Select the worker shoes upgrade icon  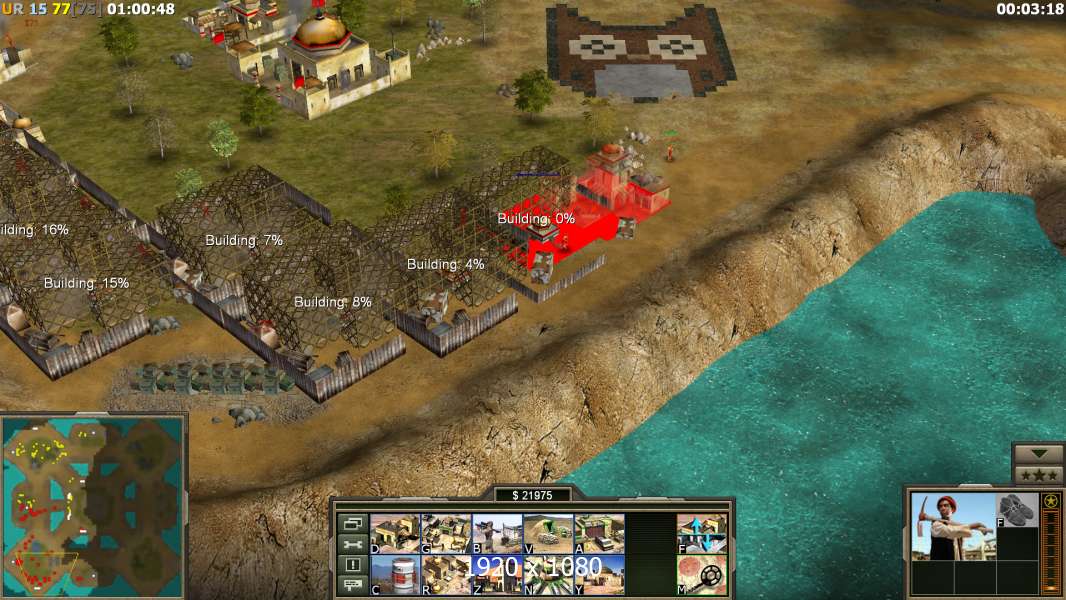[x=1018, y=510]
